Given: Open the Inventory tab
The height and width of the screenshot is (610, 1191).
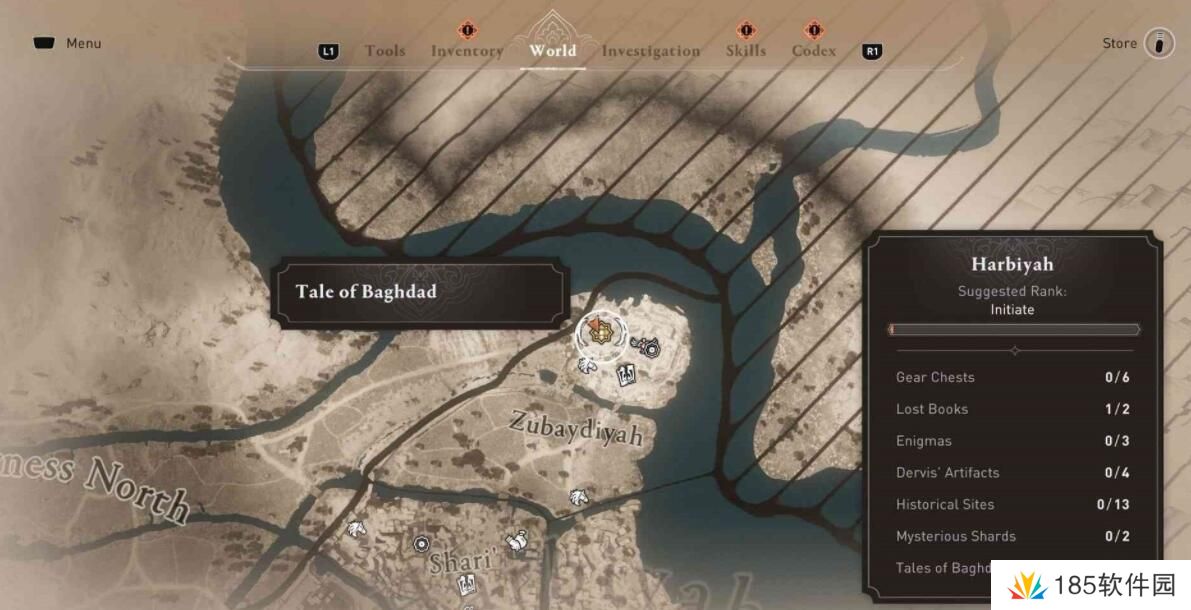Looking at the screenshot, I should (x=467, y=51).
